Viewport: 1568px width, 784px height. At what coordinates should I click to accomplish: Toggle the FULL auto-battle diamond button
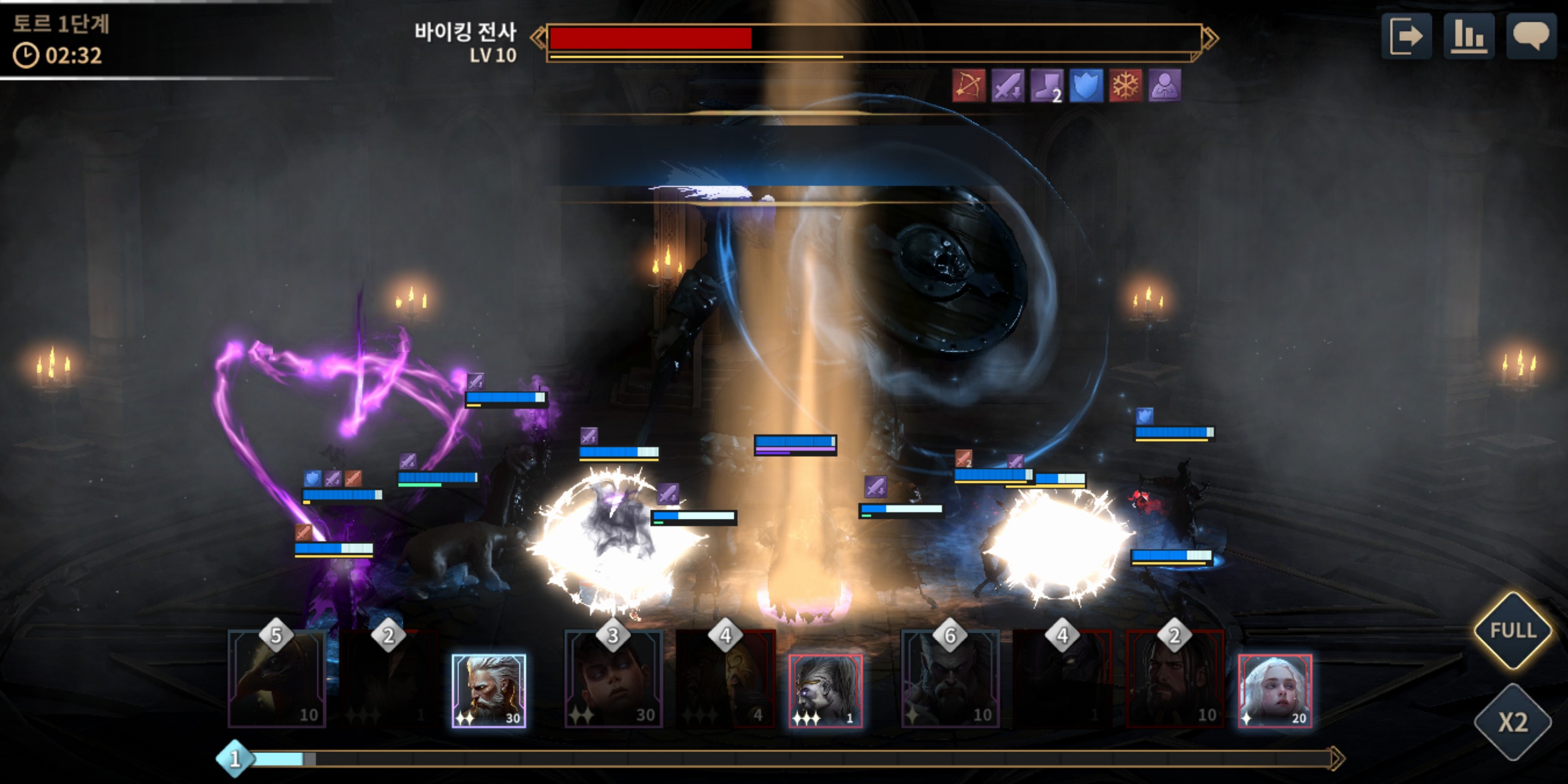[x=1512, y=630]
